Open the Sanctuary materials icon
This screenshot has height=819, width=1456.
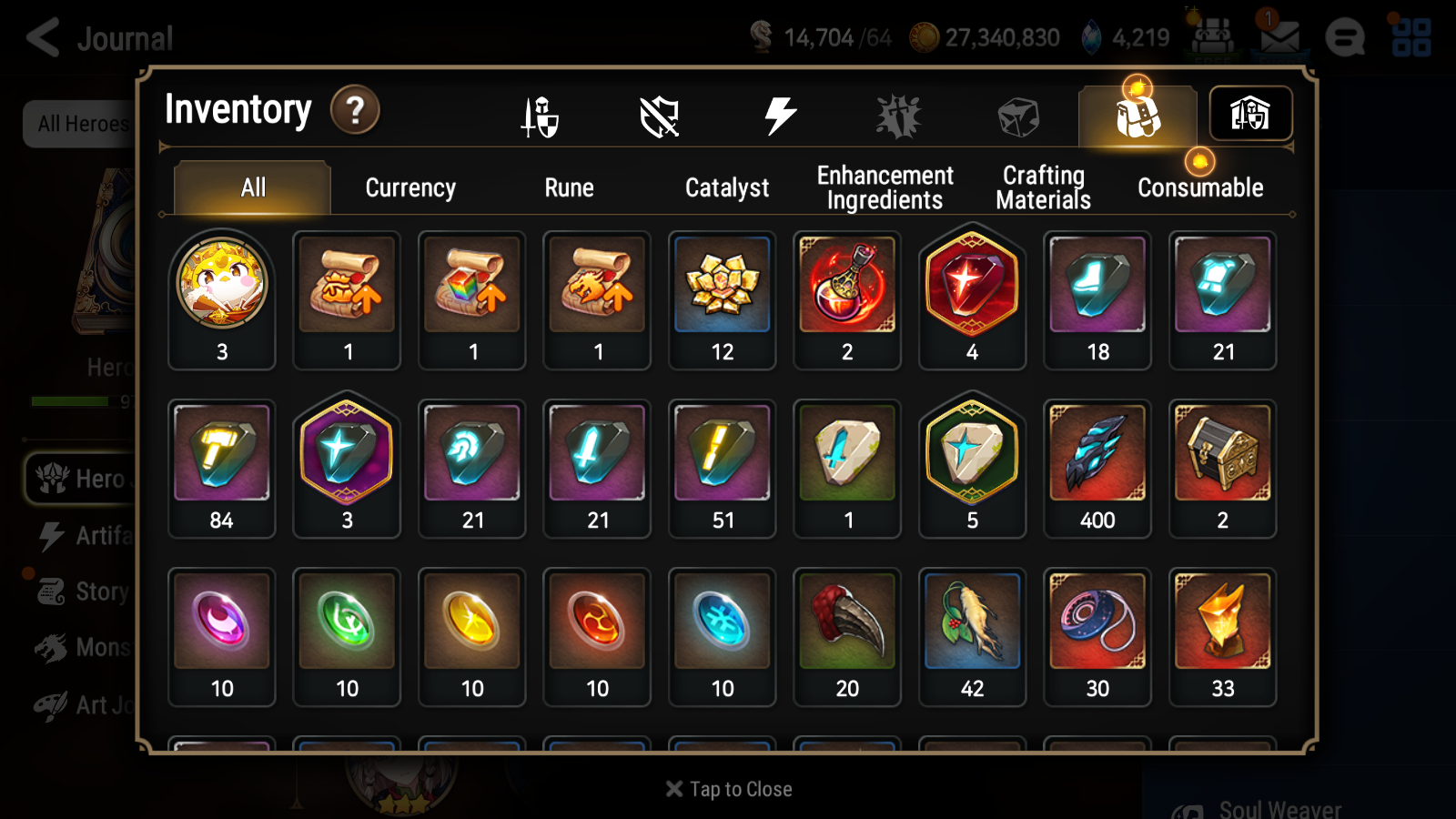click(x=1250, y=115)
